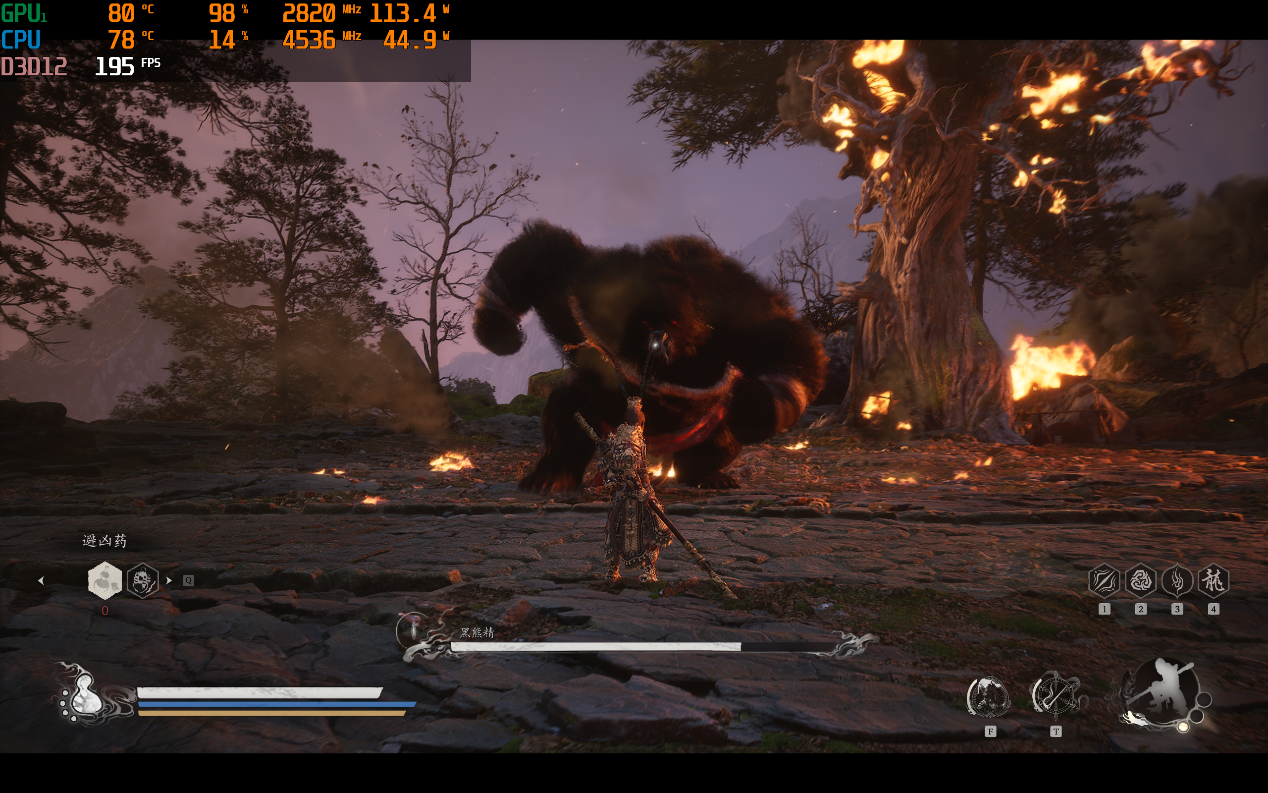Trigger the 龍 dragon spell in slot 4

pyautogui.click(x=1213, y=580)
